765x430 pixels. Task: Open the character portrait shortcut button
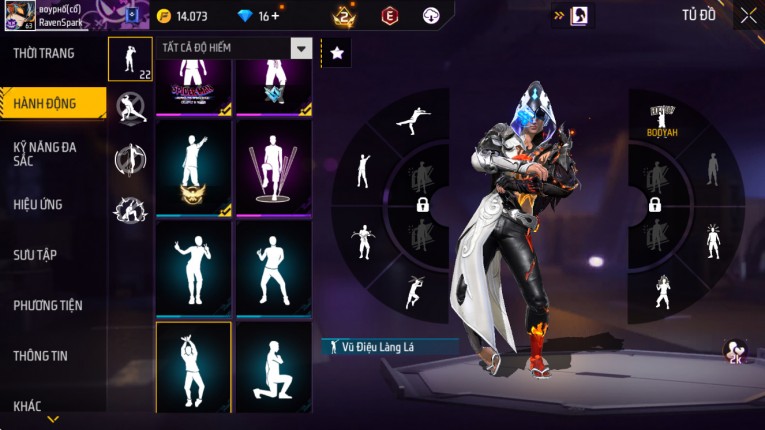(x=579, y=16)
